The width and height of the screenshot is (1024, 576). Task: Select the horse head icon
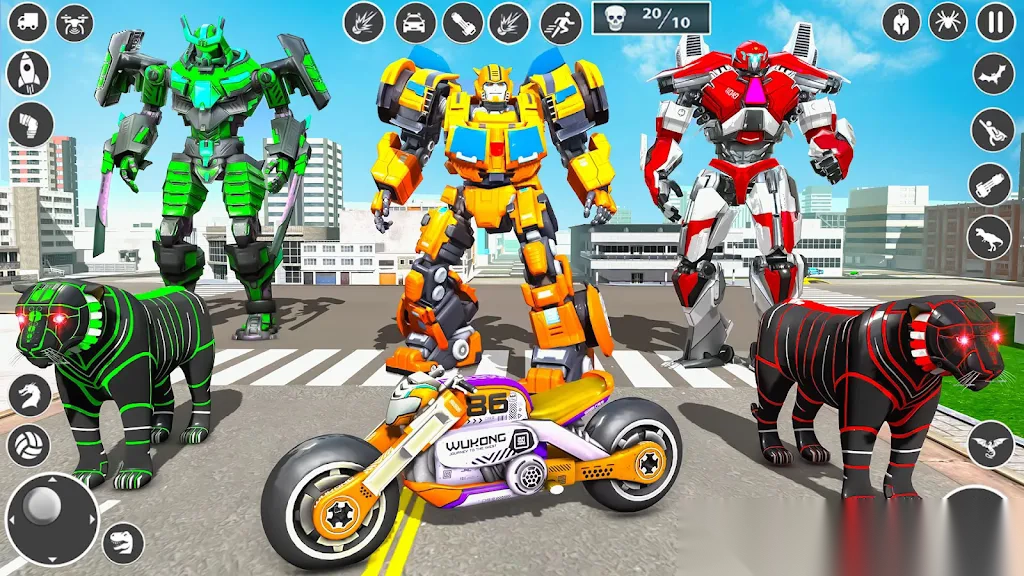tap(29, 395)
